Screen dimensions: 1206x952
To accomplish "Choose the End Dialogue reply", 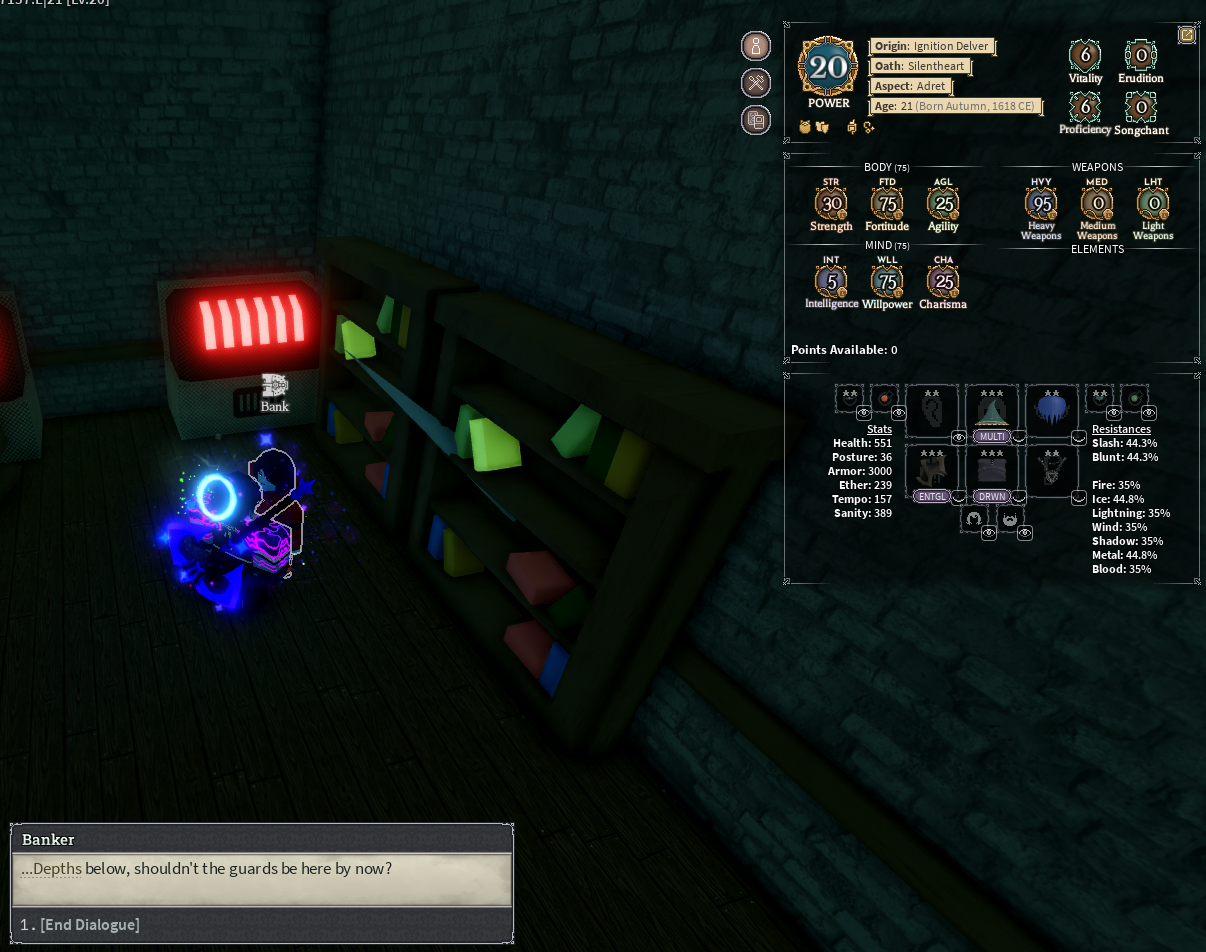I will [90, 925].
